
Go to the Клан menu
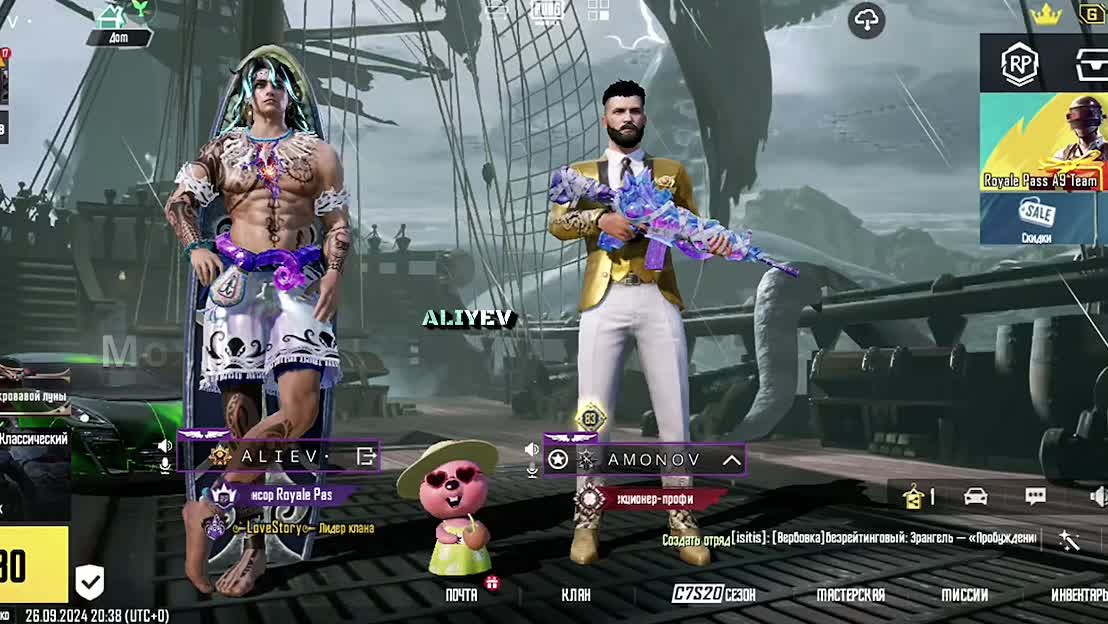[x=575, y=595]
